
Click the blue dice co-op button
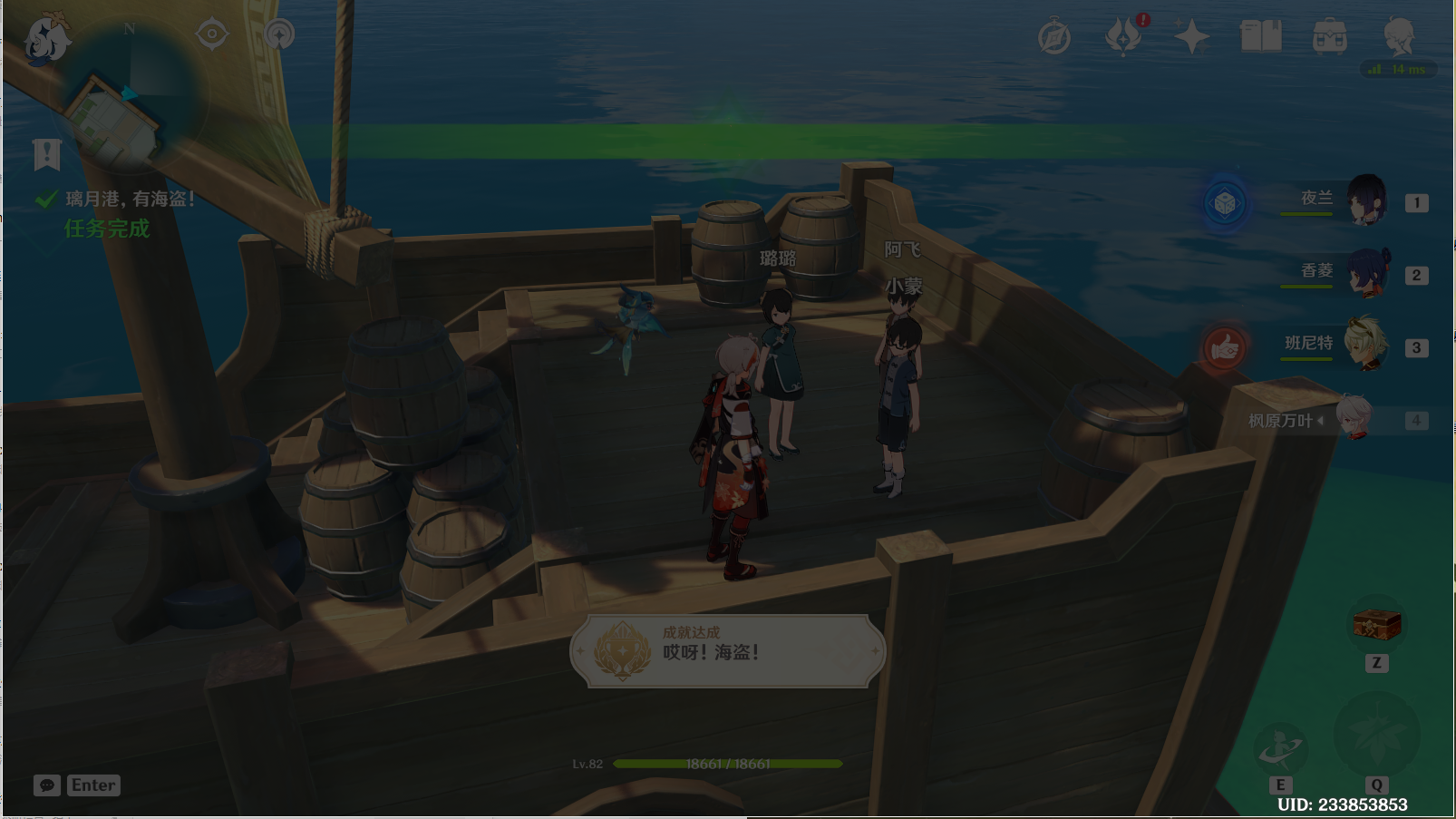(1224, 203)
